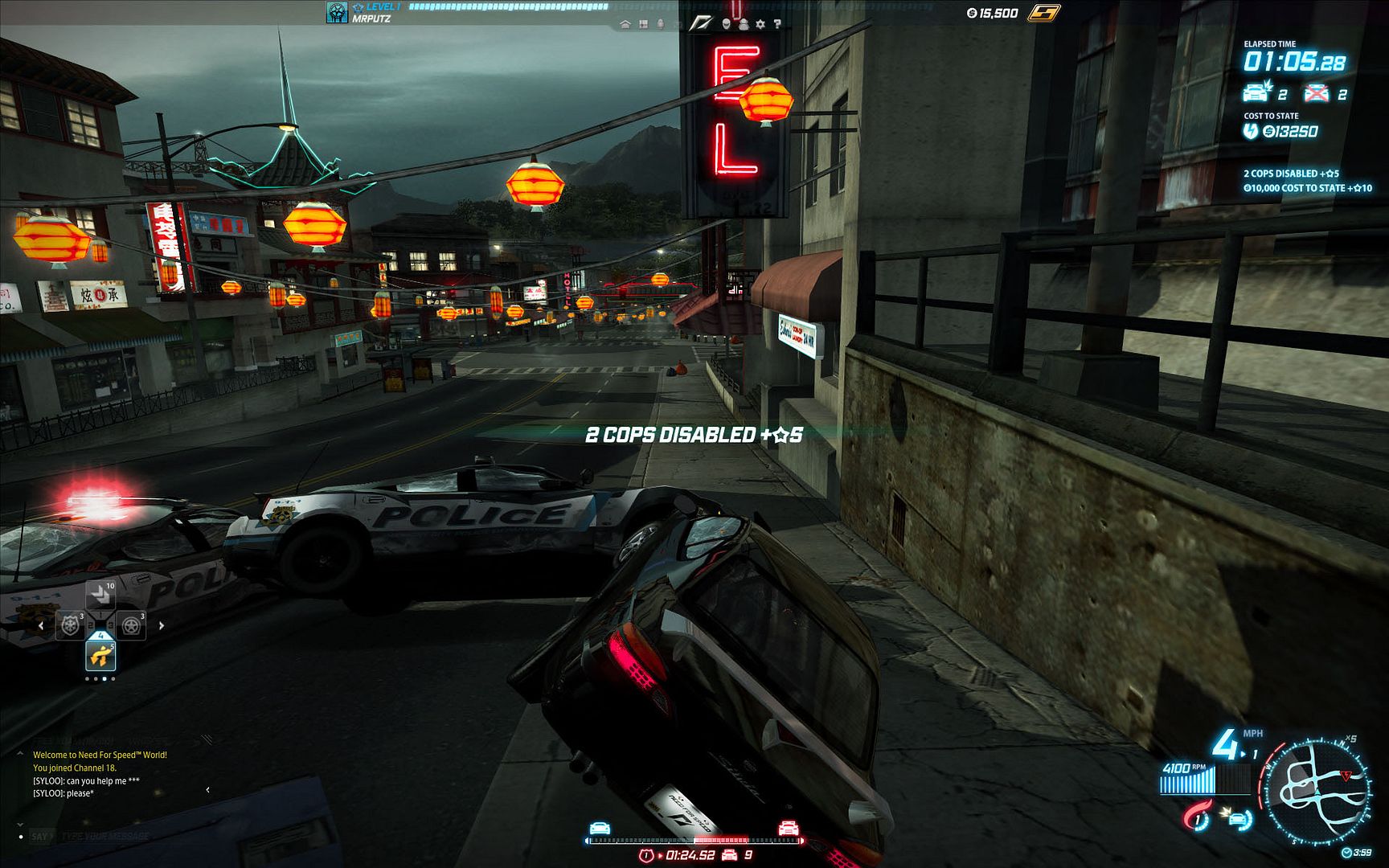Viewport: 1389px width, 868px height.
Task: Click the red pursuit marker on the minimap
Action: tap(1346, 775)
